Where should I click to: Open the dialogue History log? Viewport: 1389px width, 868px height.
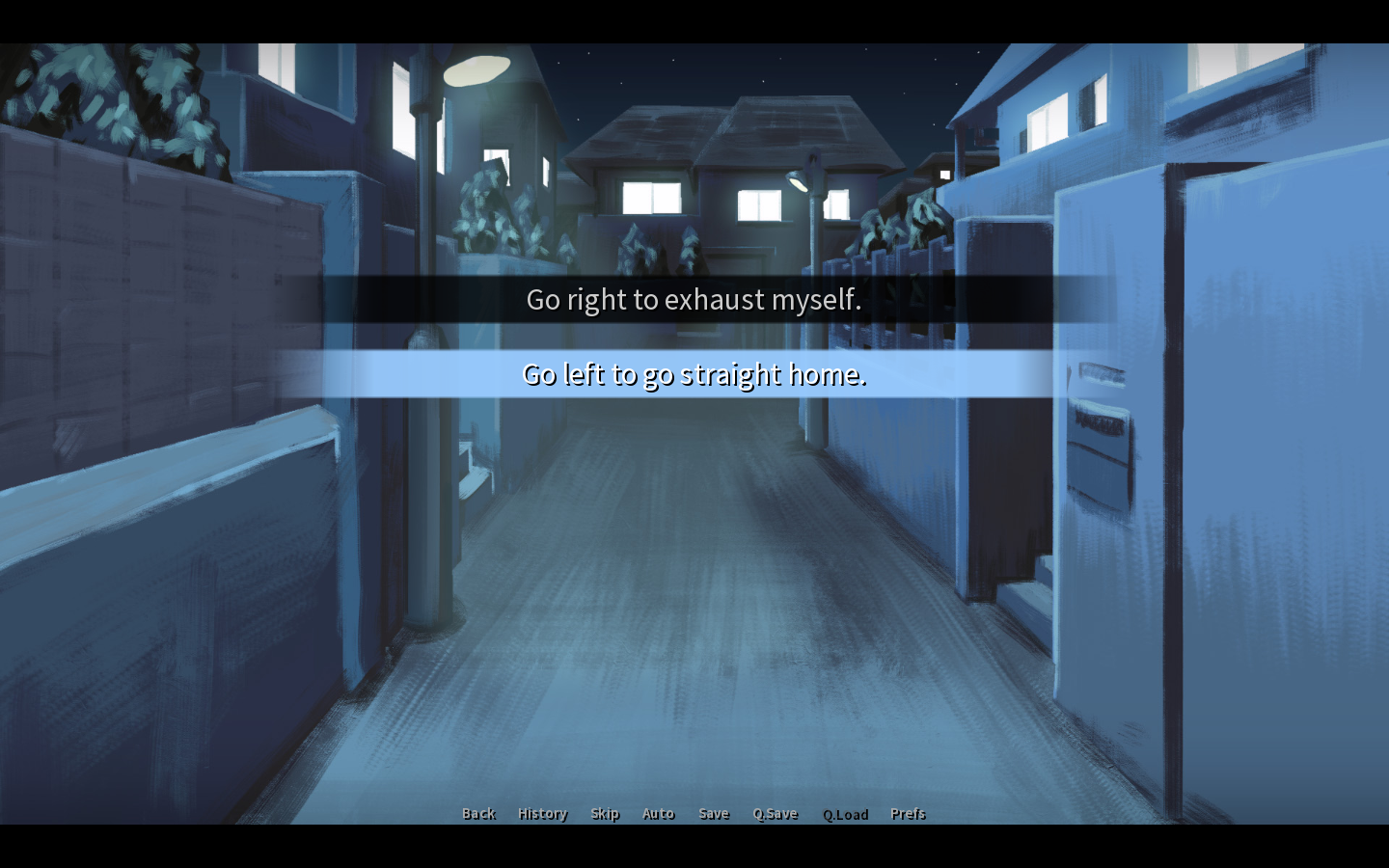(x=542, y=814)
